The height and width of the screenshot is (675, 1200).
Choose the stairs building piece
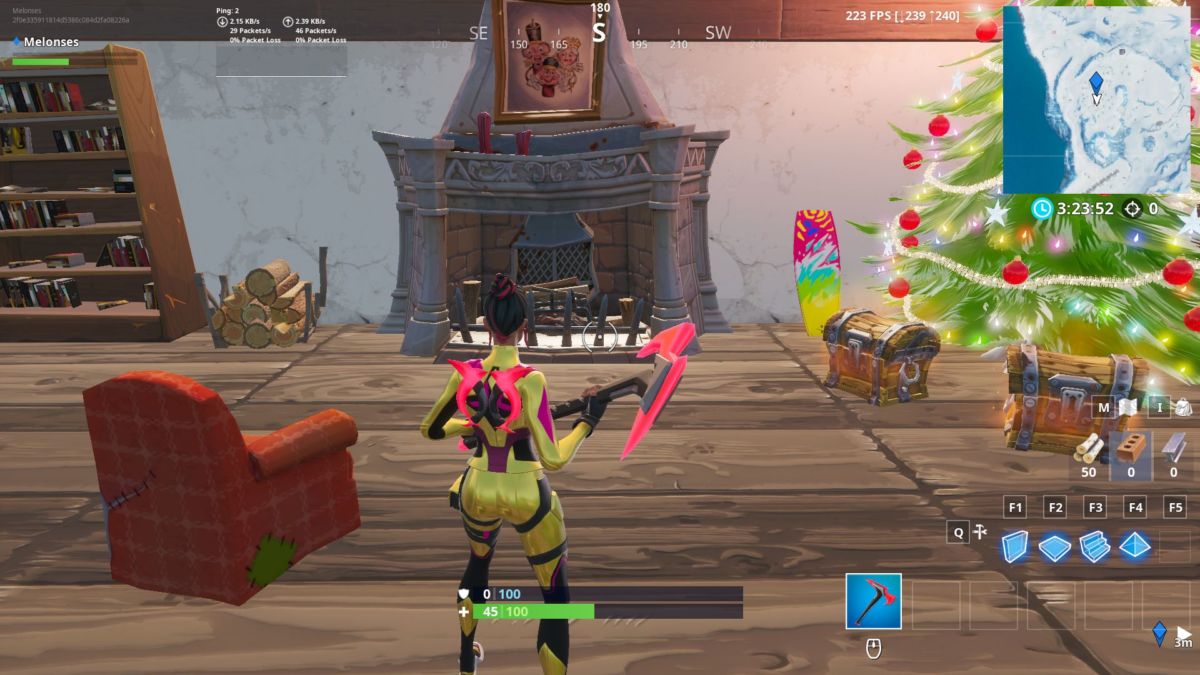(1095, 546)
